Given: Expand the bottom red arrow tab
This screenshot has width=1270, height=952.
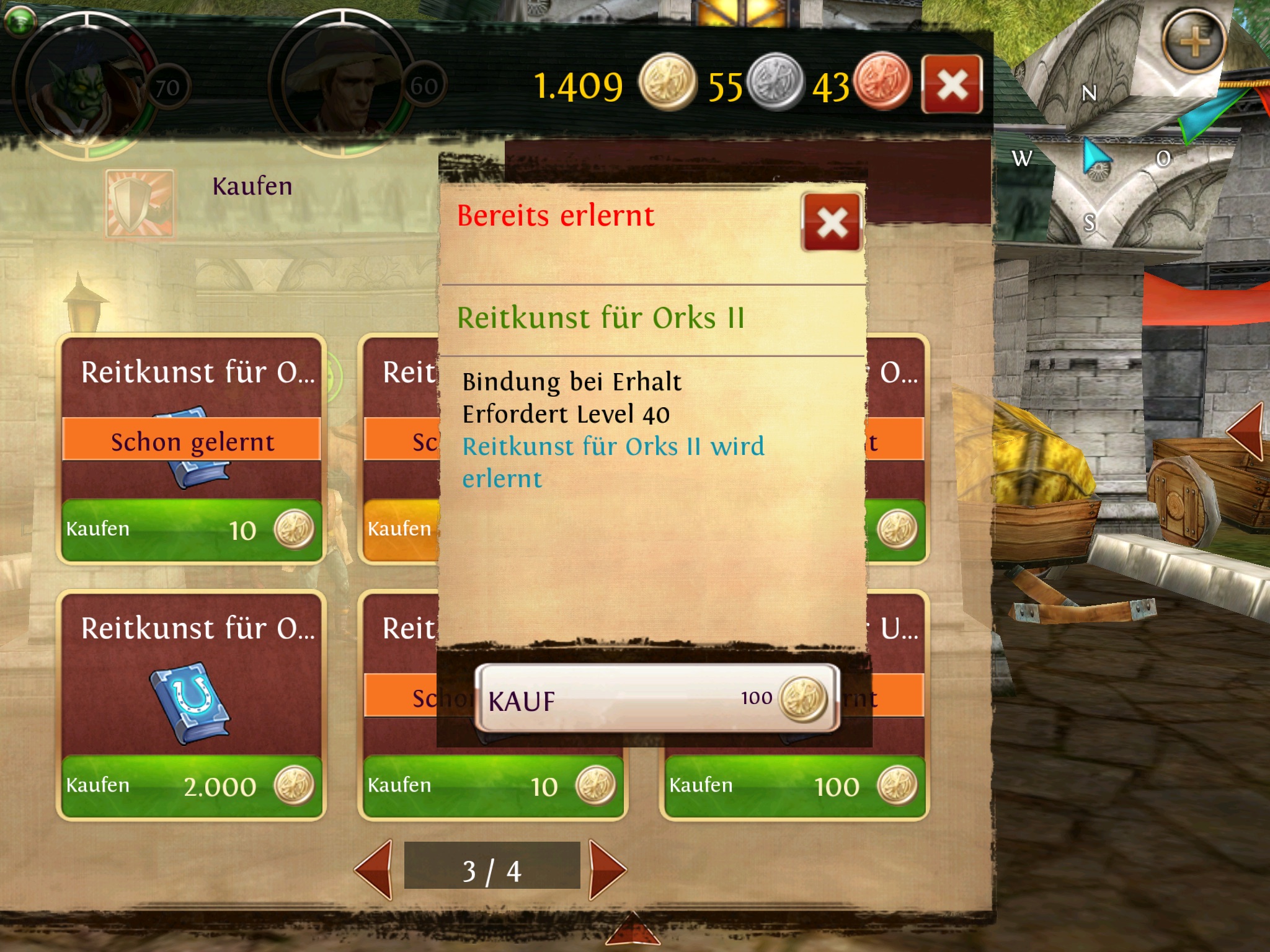Looking at the screenshot, I should point(633,932).
